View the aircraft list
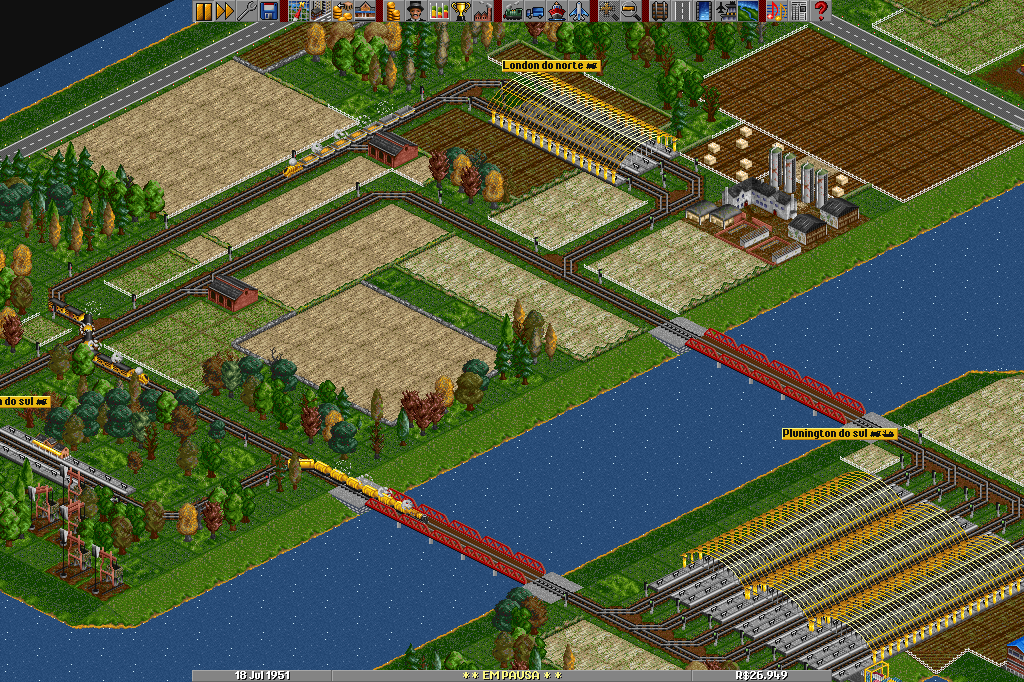Screen dimensions: 1024x682 coord(578,11)
